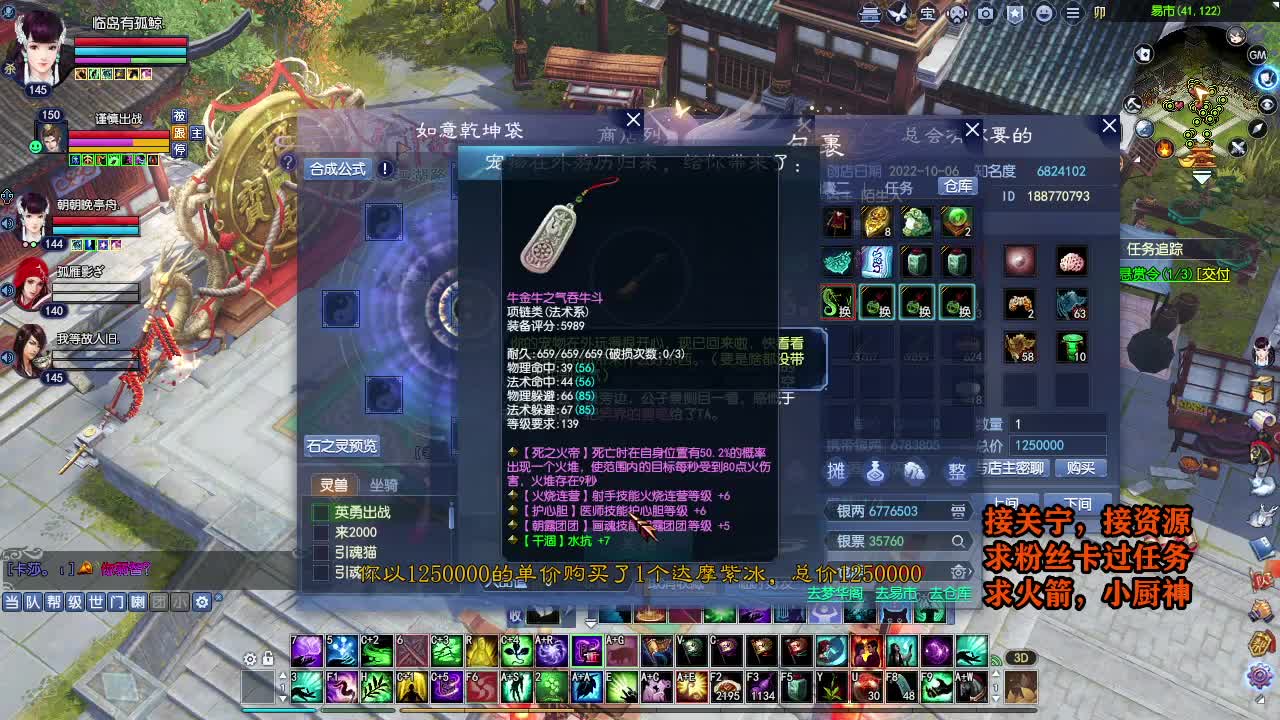Click the magnifier search icon next to 银票 35760
Viewport: 1280px width, 720px height.
pos(957,540)
